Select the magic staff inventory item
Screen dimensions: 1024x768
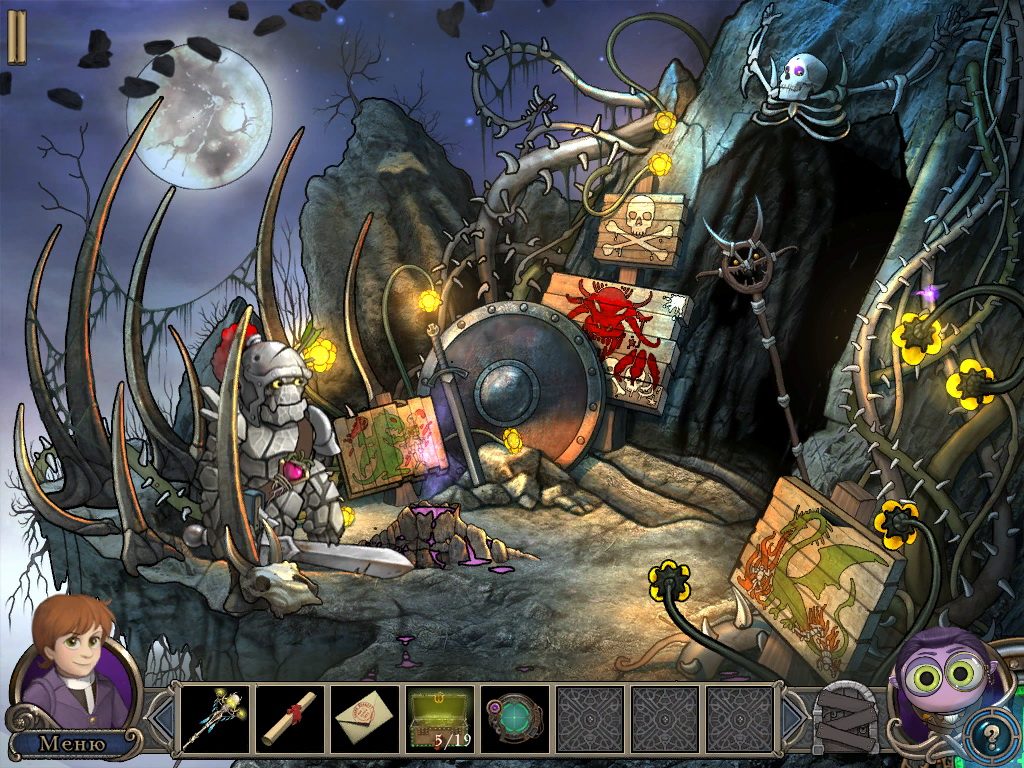[214, 718]
